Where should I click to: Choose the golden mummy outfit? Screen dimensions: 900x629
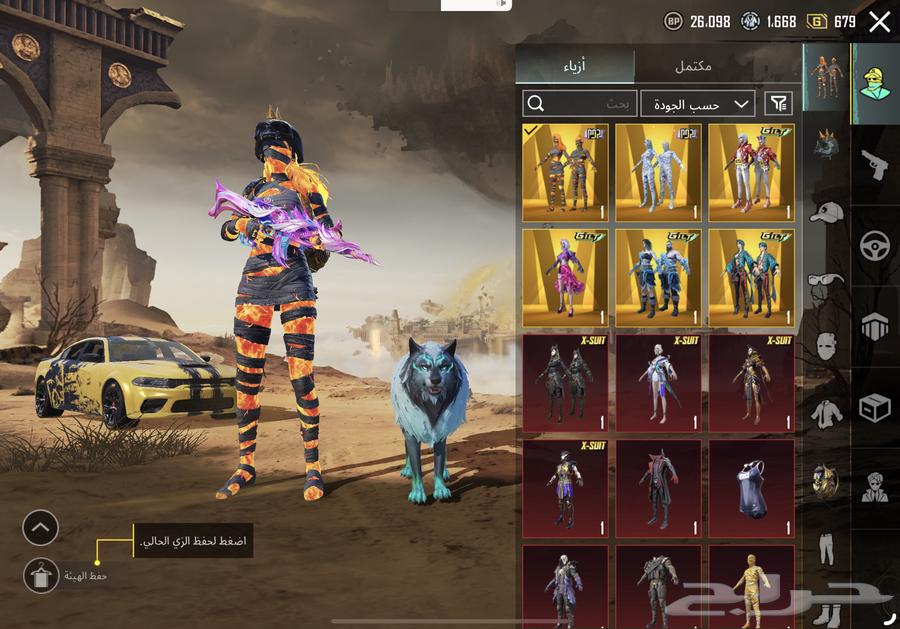pos(751,585)
